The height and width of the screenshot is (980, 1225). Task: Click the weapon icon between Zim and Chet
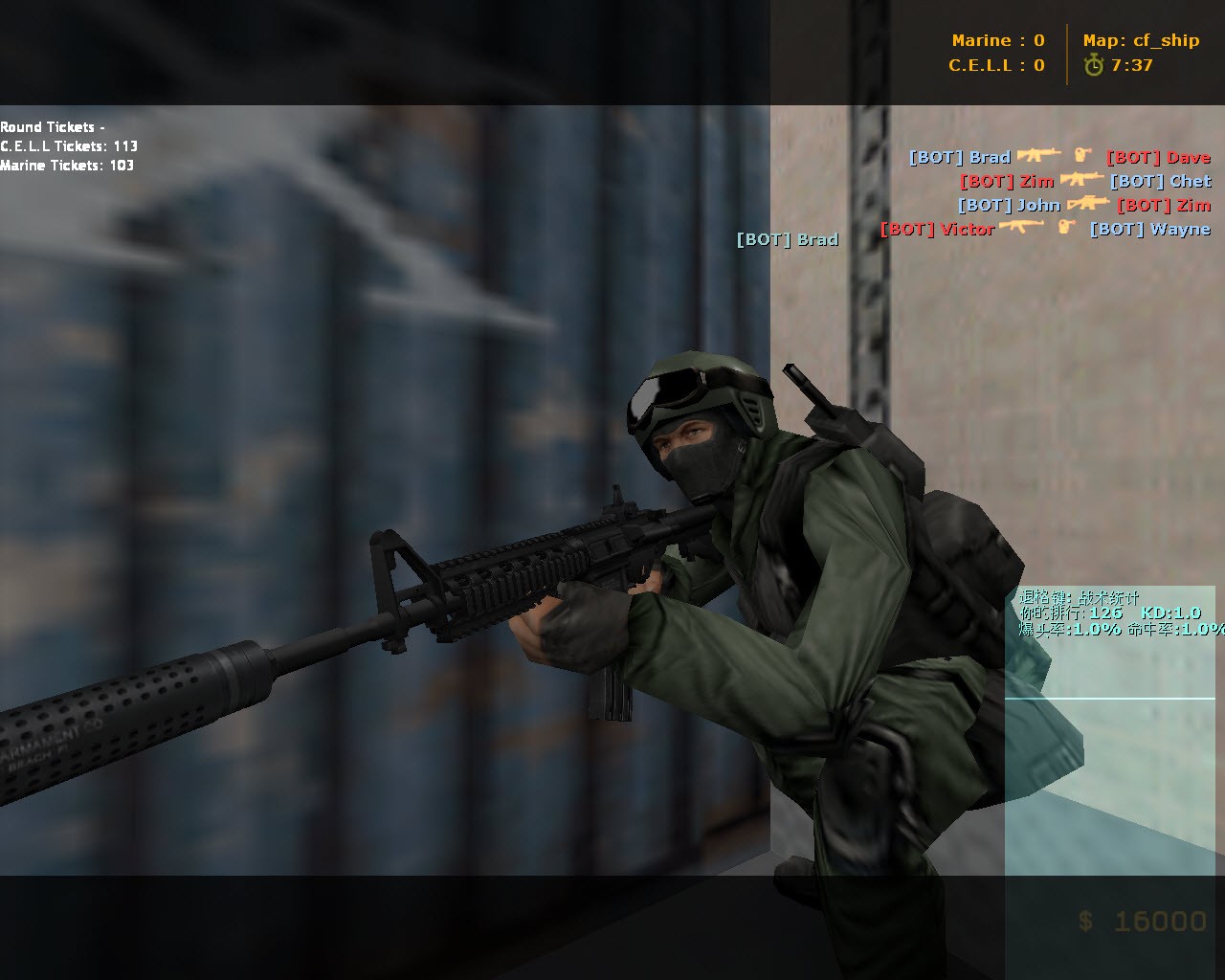pyautogui.click(x=1082, y=180)
